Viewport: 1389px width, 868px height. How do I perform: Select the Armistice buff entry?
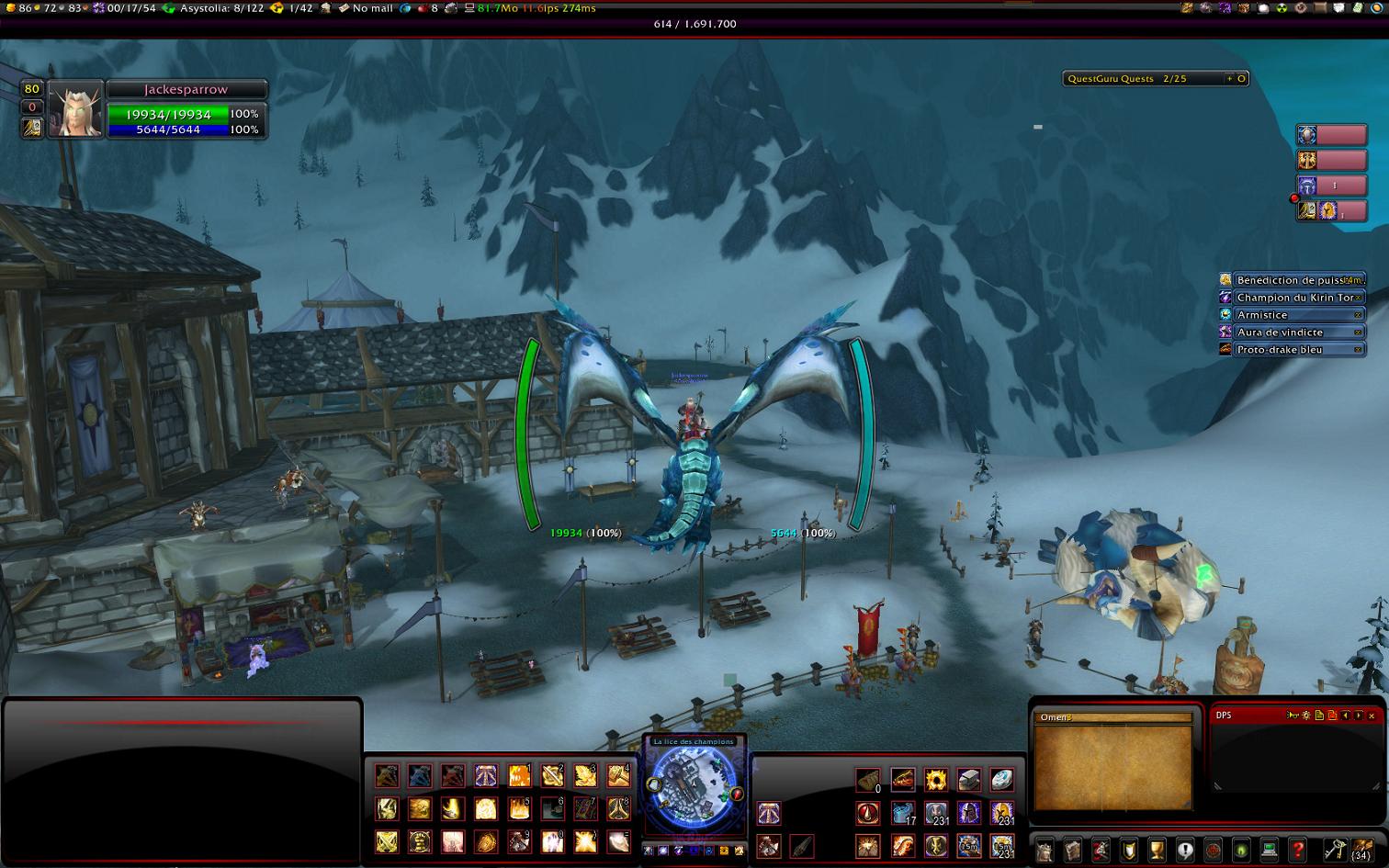pyautogui.click(x=1290, y=315)
